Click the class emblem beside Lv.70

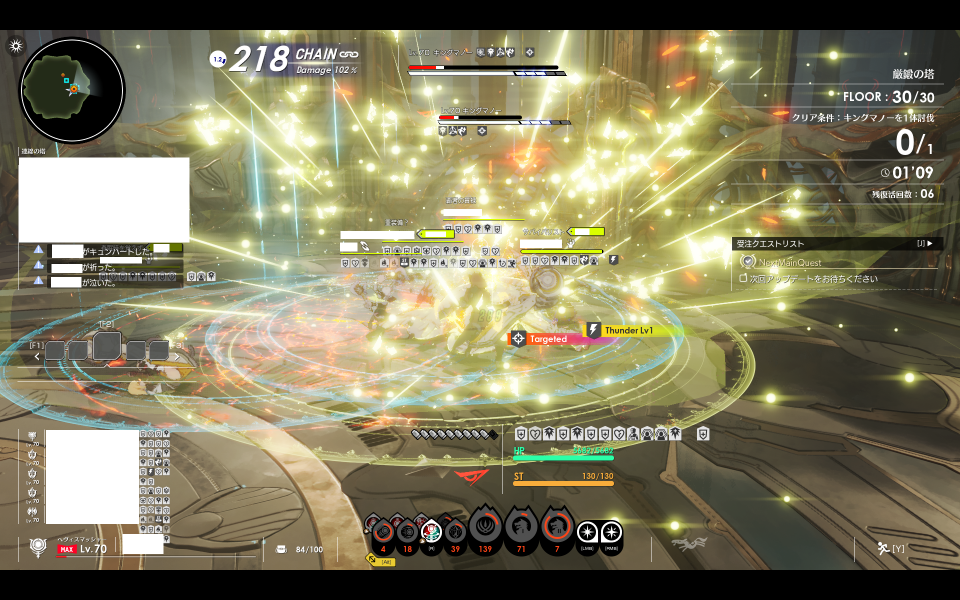click(38, 547)
